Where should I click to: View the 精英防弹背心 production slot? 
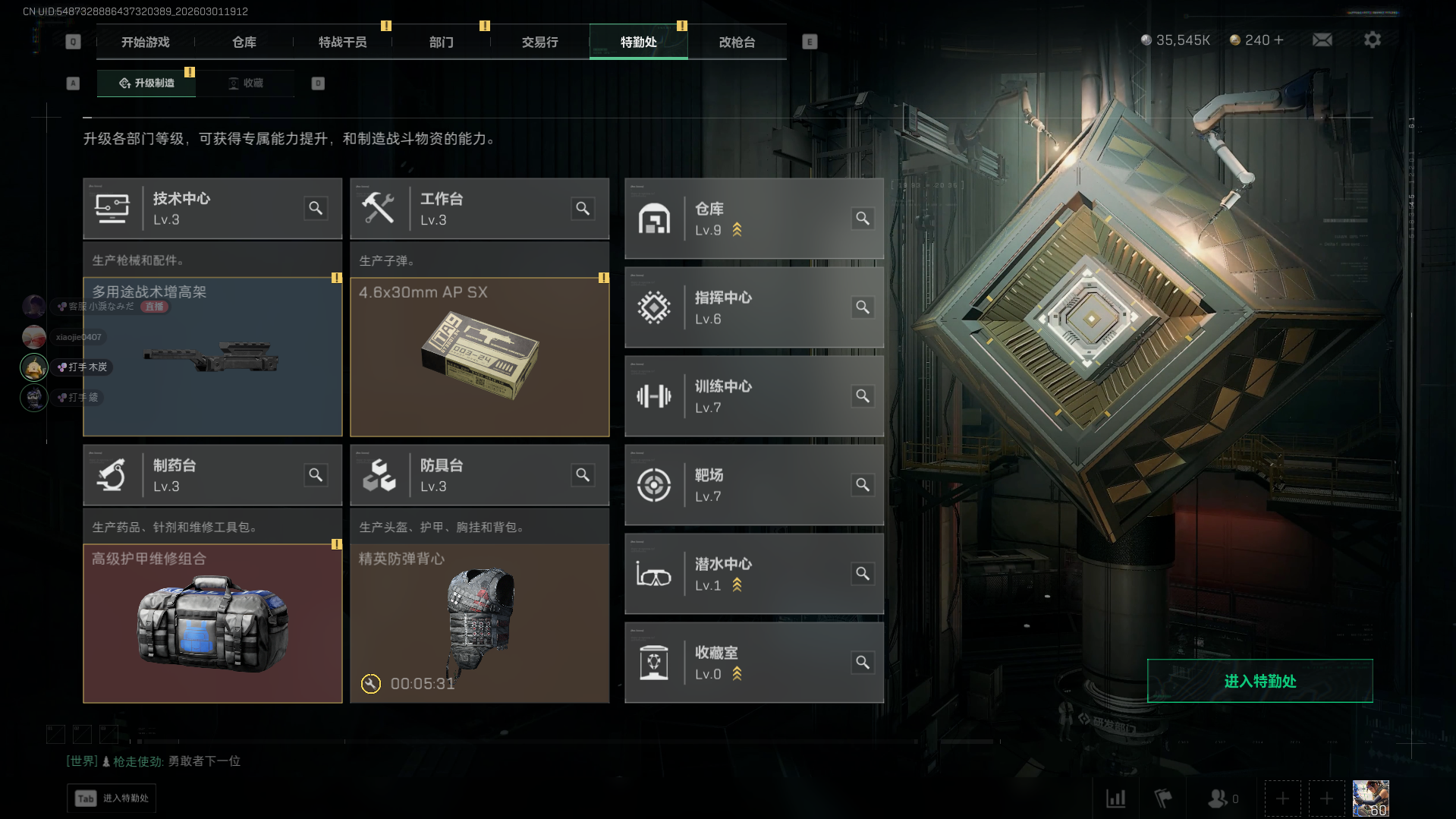pos(480,623)
